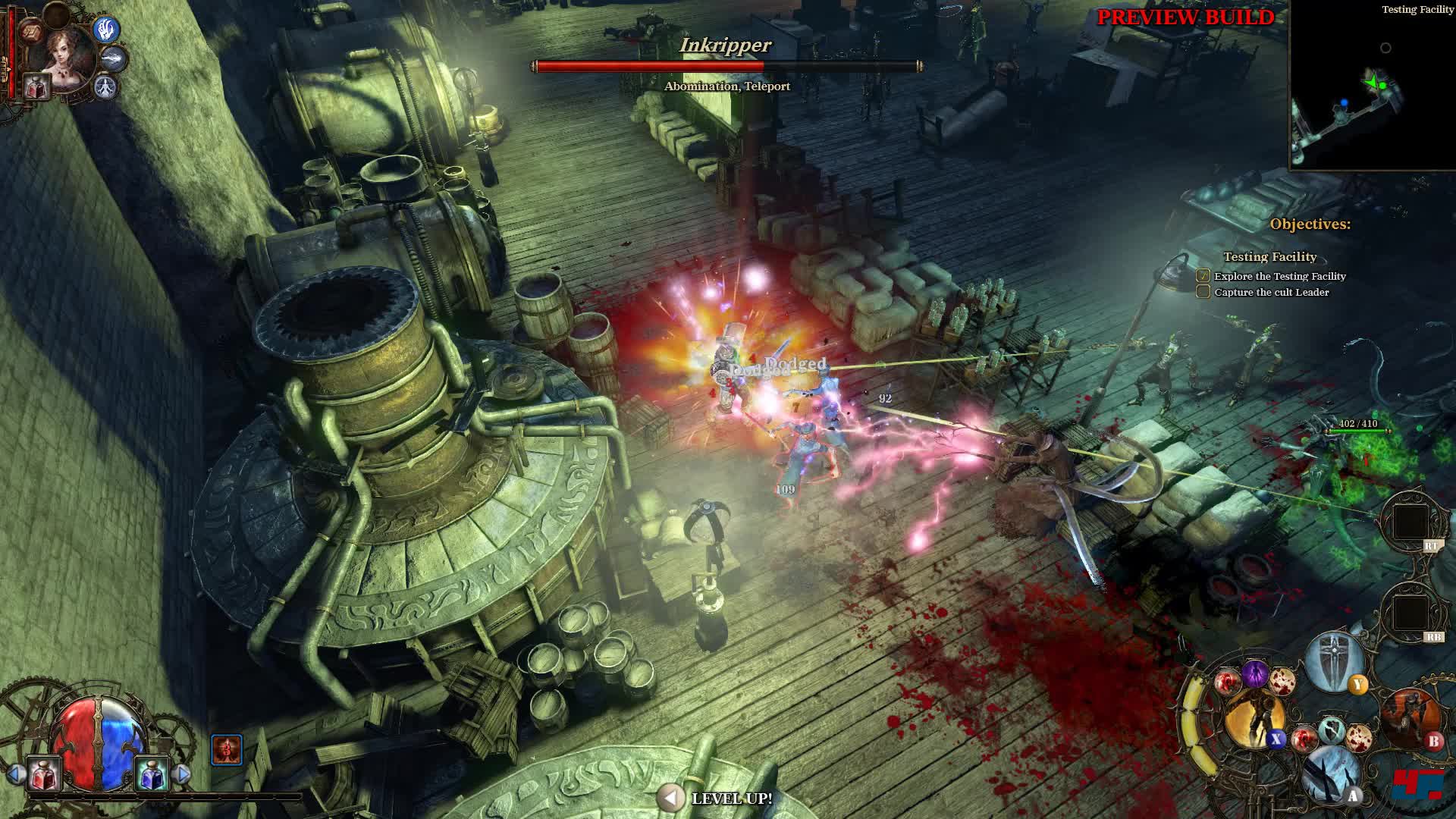Select the purple figure skill modifier

click(x=1254, y=674)
